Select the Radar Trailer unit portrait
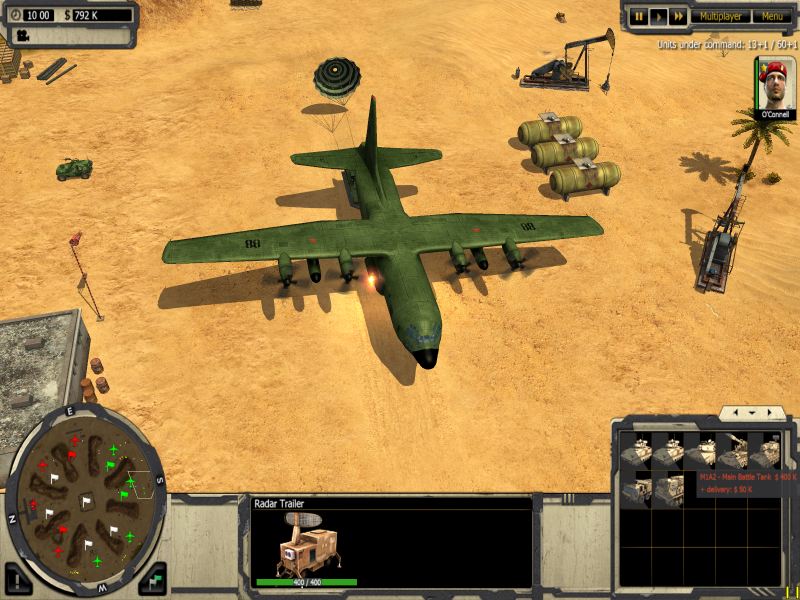The image size is (800, 600). click(306, 547)
